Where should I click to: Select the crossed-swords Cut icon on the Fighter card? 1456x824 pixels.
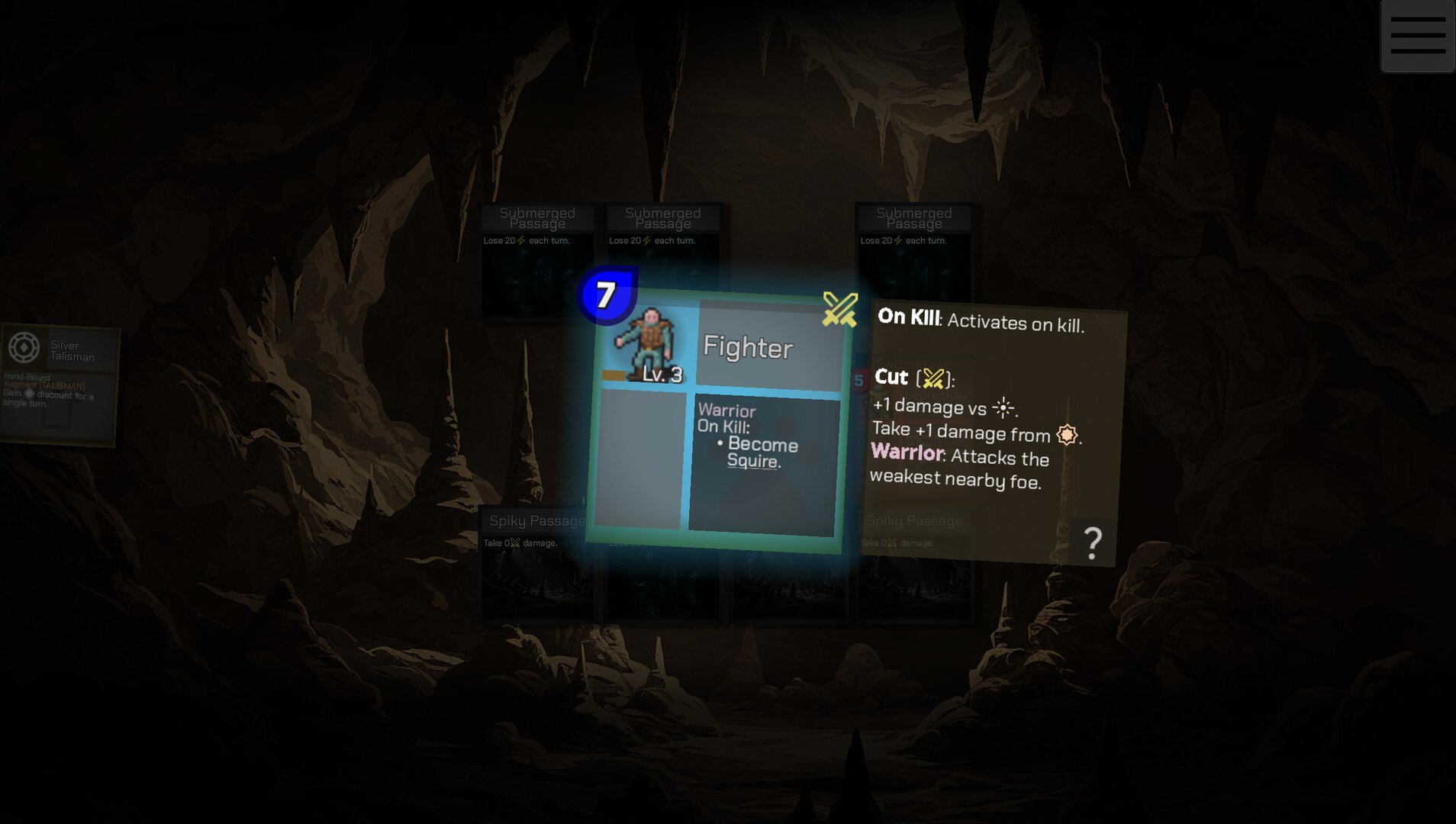(838, 310)
